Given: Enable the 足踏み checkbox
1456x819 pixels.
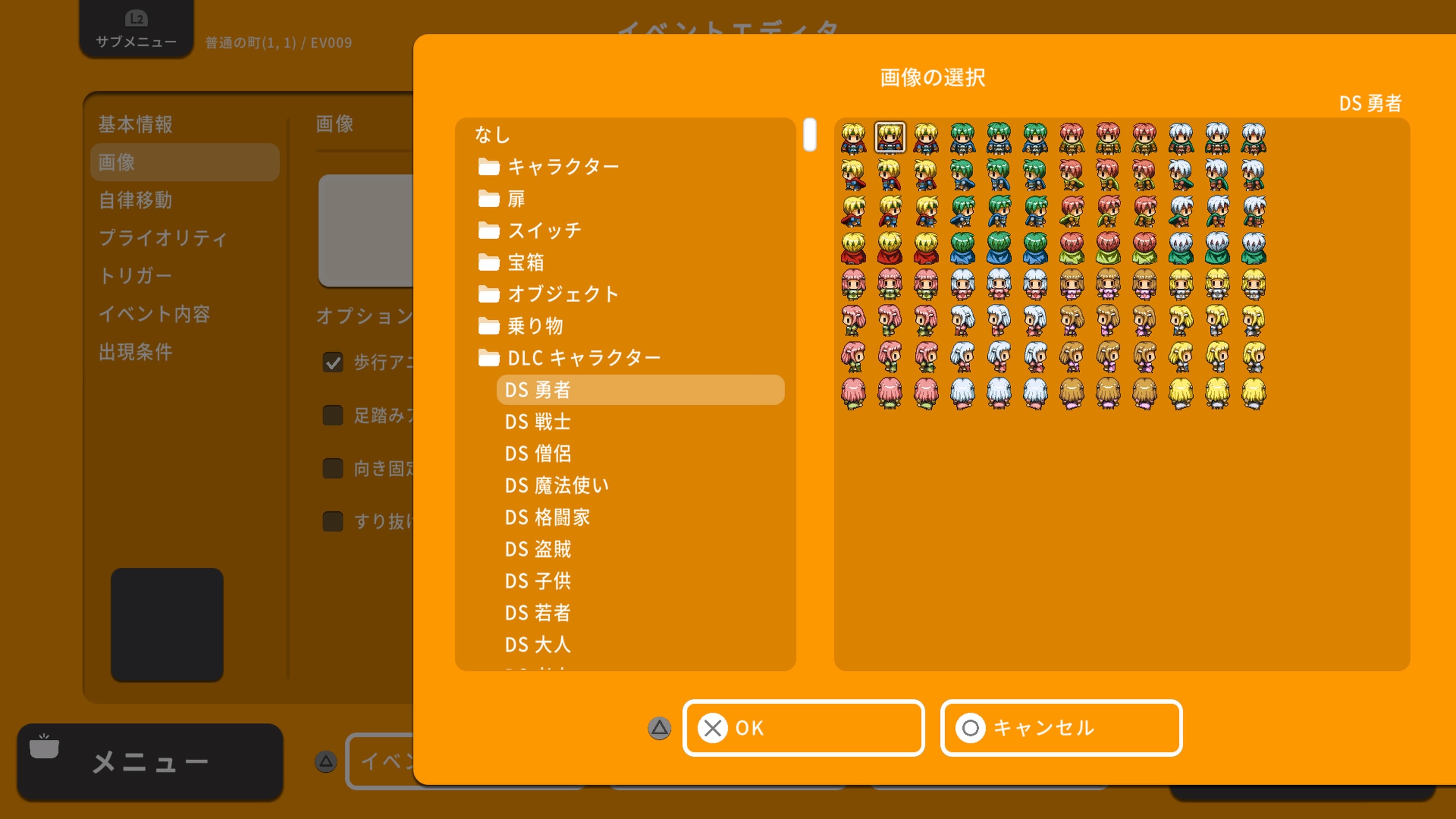Looking at the screenshot, I should pyautogui.click(x=333, y=416).
